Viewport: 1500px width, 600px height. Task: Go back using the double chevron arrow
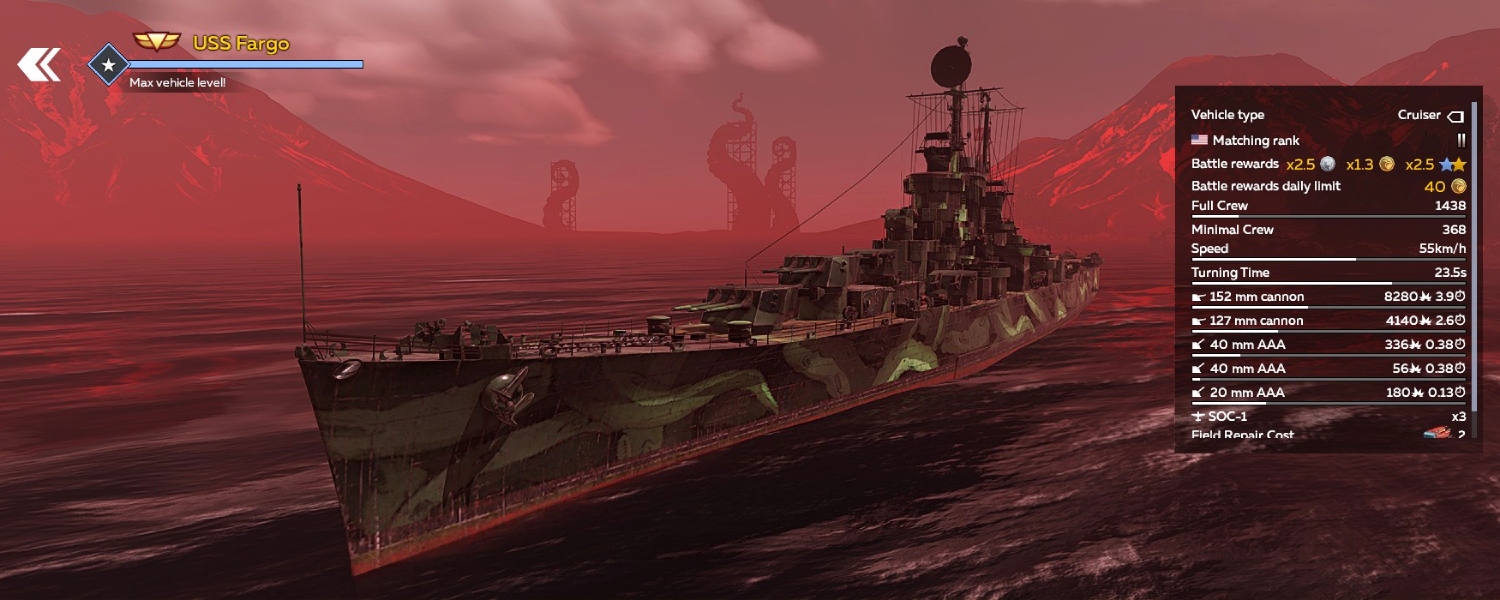(39, 65)
